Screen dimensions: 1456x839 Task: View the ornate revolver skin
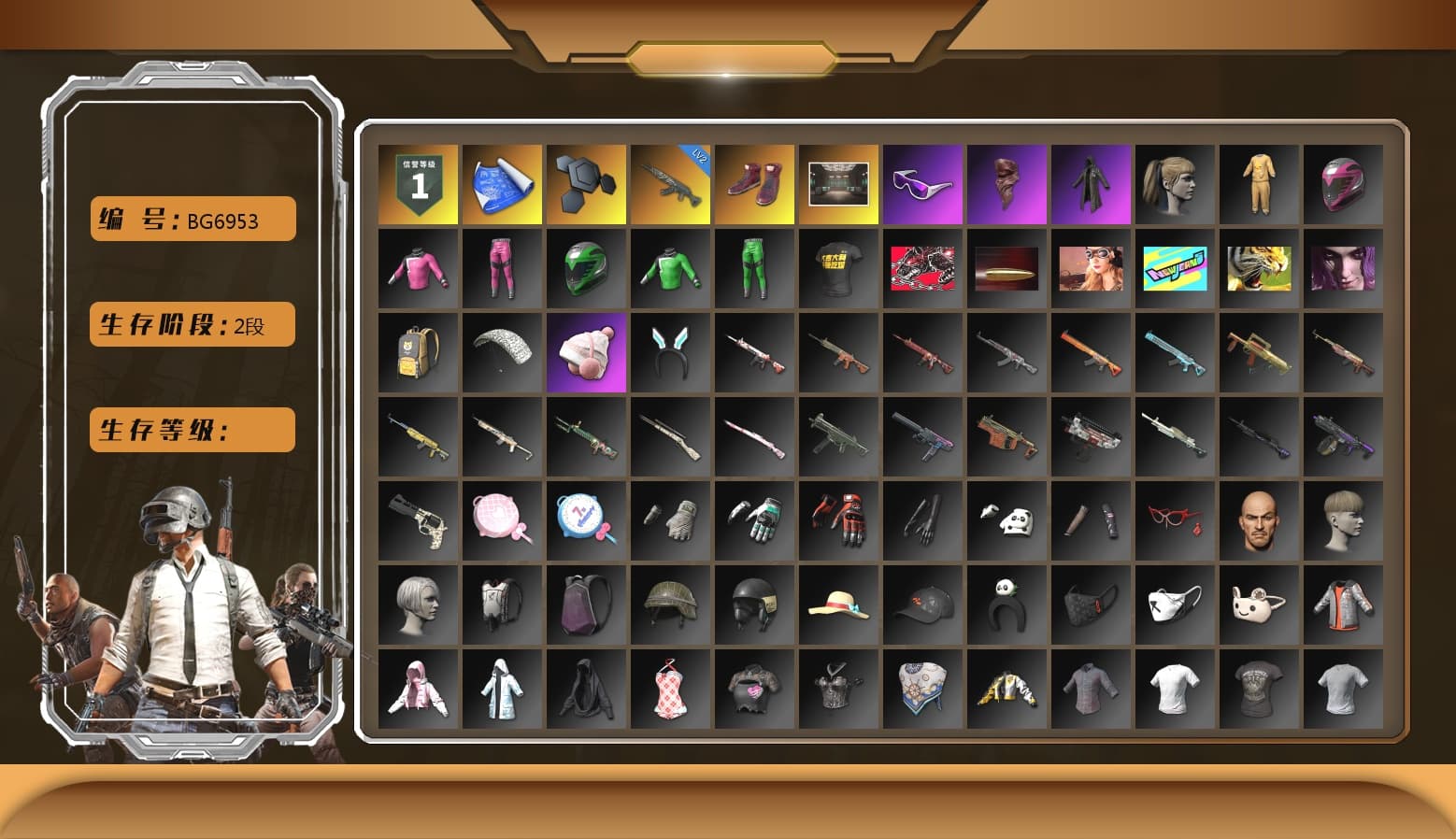point(418,520)
